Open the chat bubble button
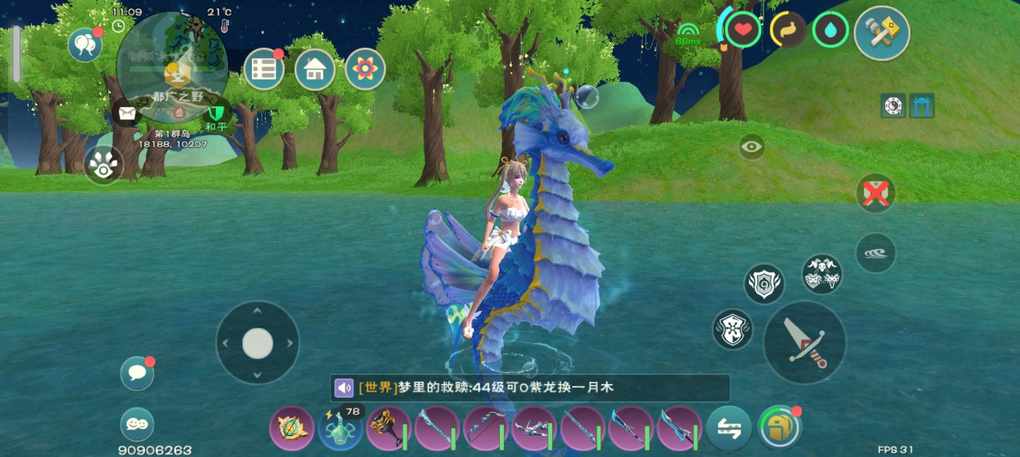This screenshot has width=1020, height=457. pos(137,373)
